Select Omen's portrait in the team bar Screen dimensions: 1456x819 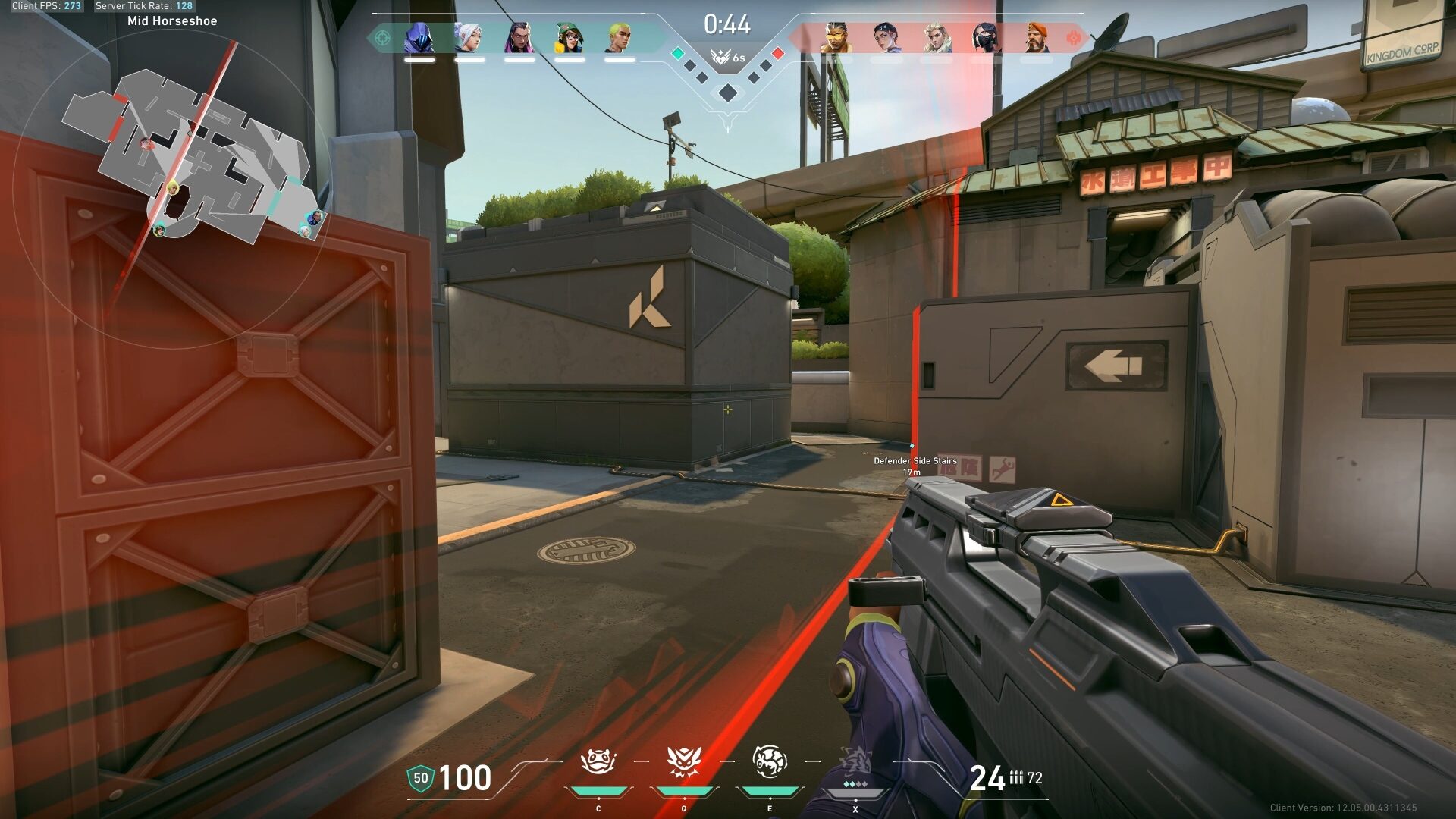click(419, 37)
